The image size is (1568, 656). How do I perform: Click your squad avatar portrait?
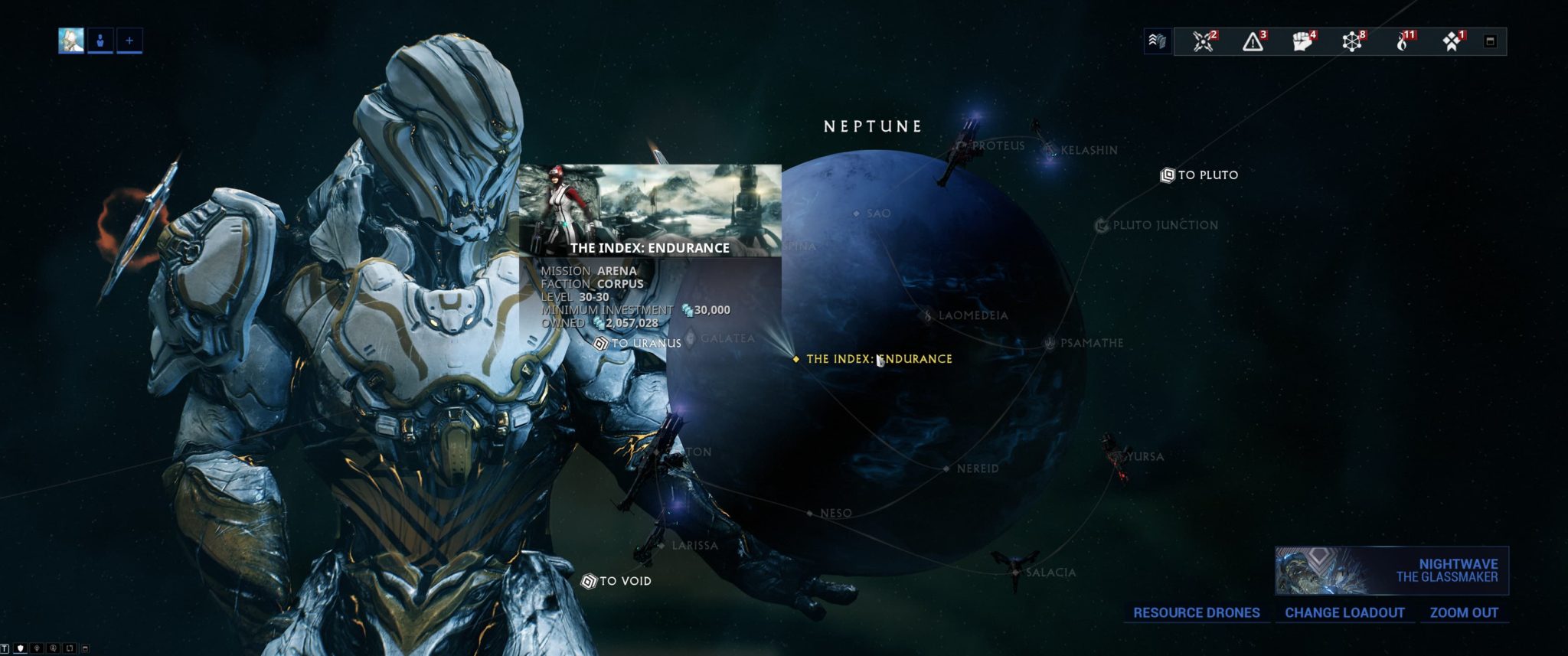pos(71,41)
